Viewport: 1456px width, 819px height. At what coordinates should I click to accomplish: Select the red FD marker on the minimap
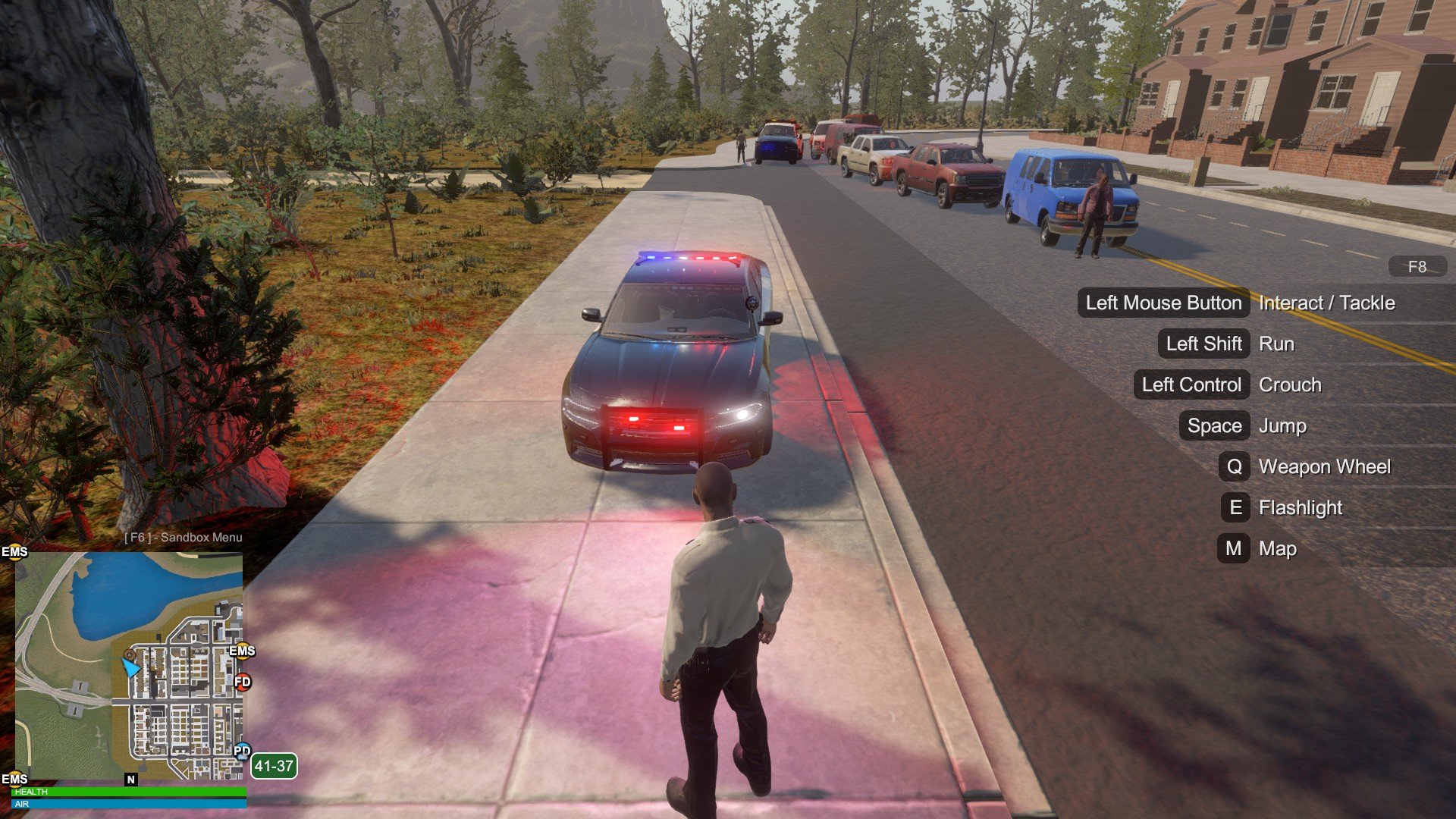(243, 682)
